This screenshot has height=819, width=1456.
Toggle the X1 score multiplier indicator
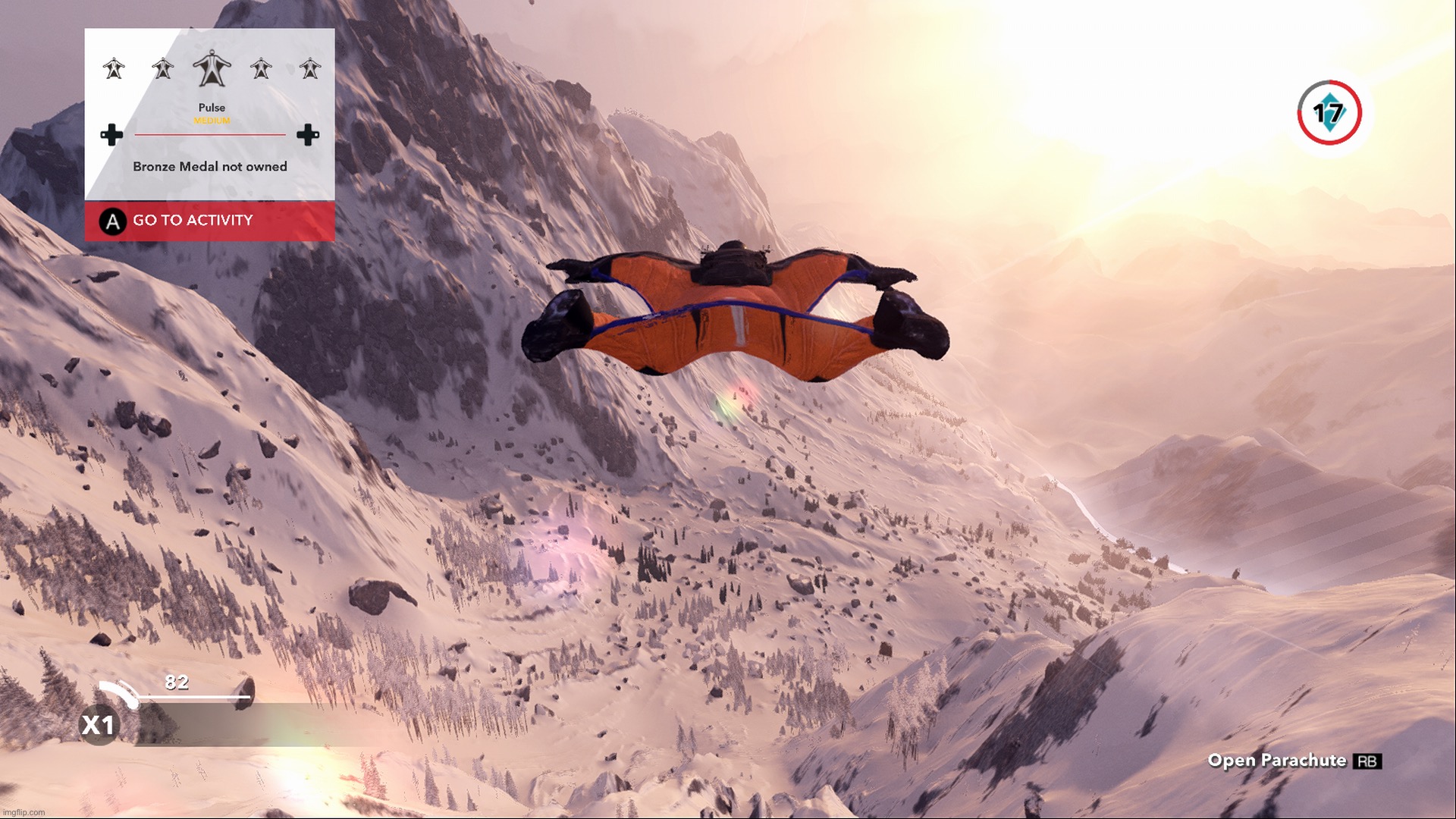click(99, 724)
